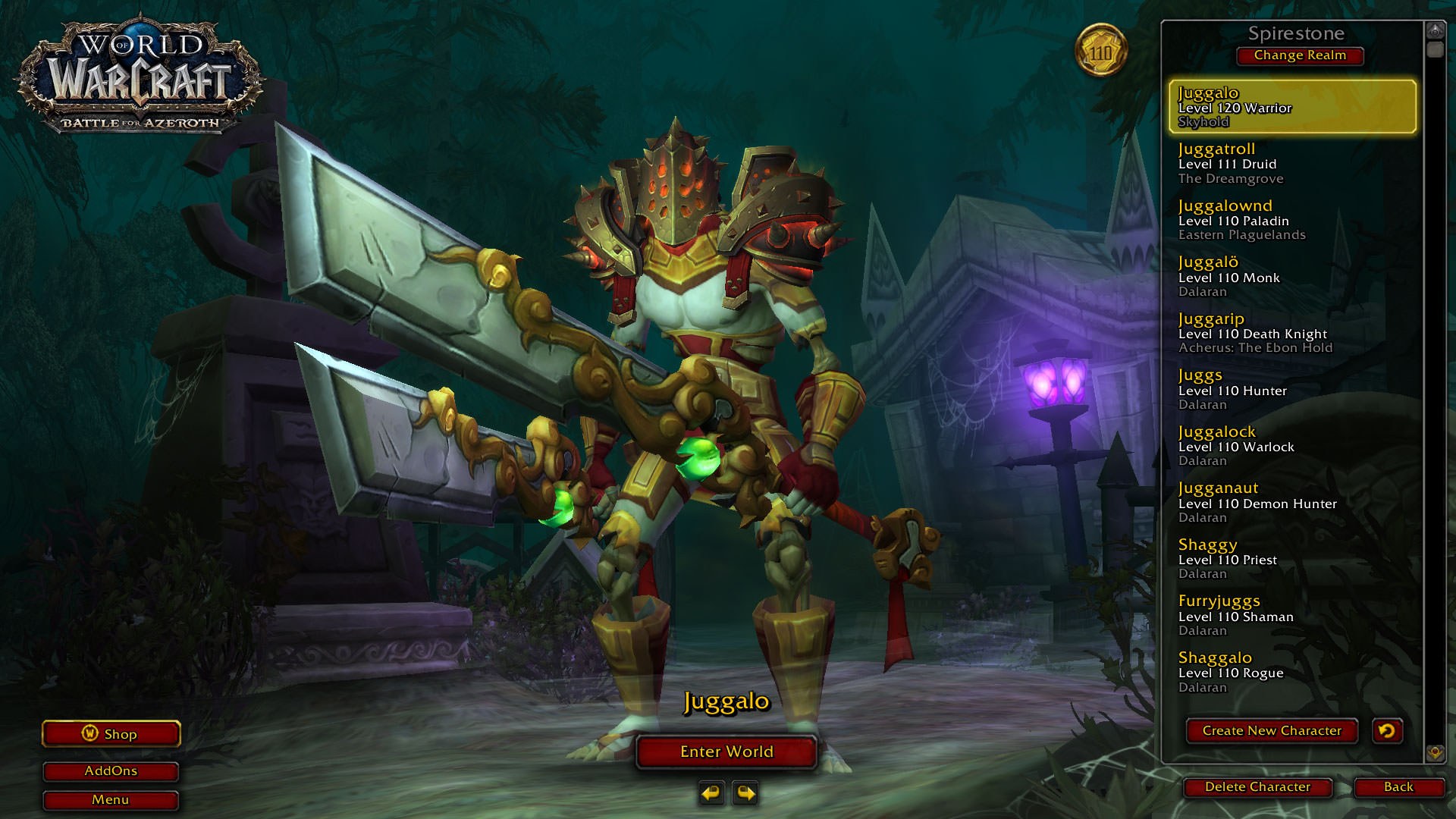Choose Juggalownd the Paladin
Viewport: 1456px width, 819px height.
click(x=1292, y=220)
